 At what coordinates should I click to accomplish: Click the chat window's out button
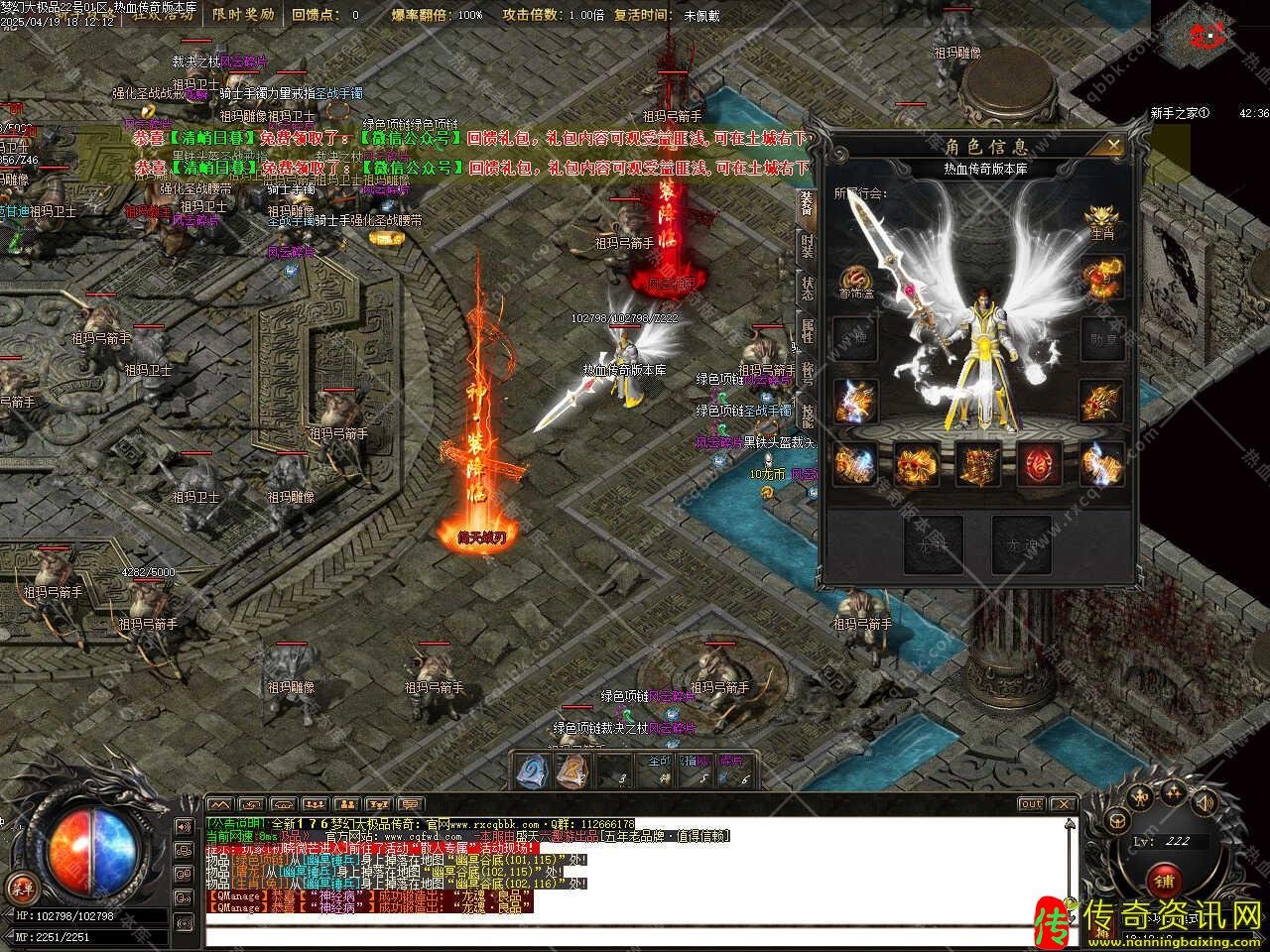[x=1031, y=803]
